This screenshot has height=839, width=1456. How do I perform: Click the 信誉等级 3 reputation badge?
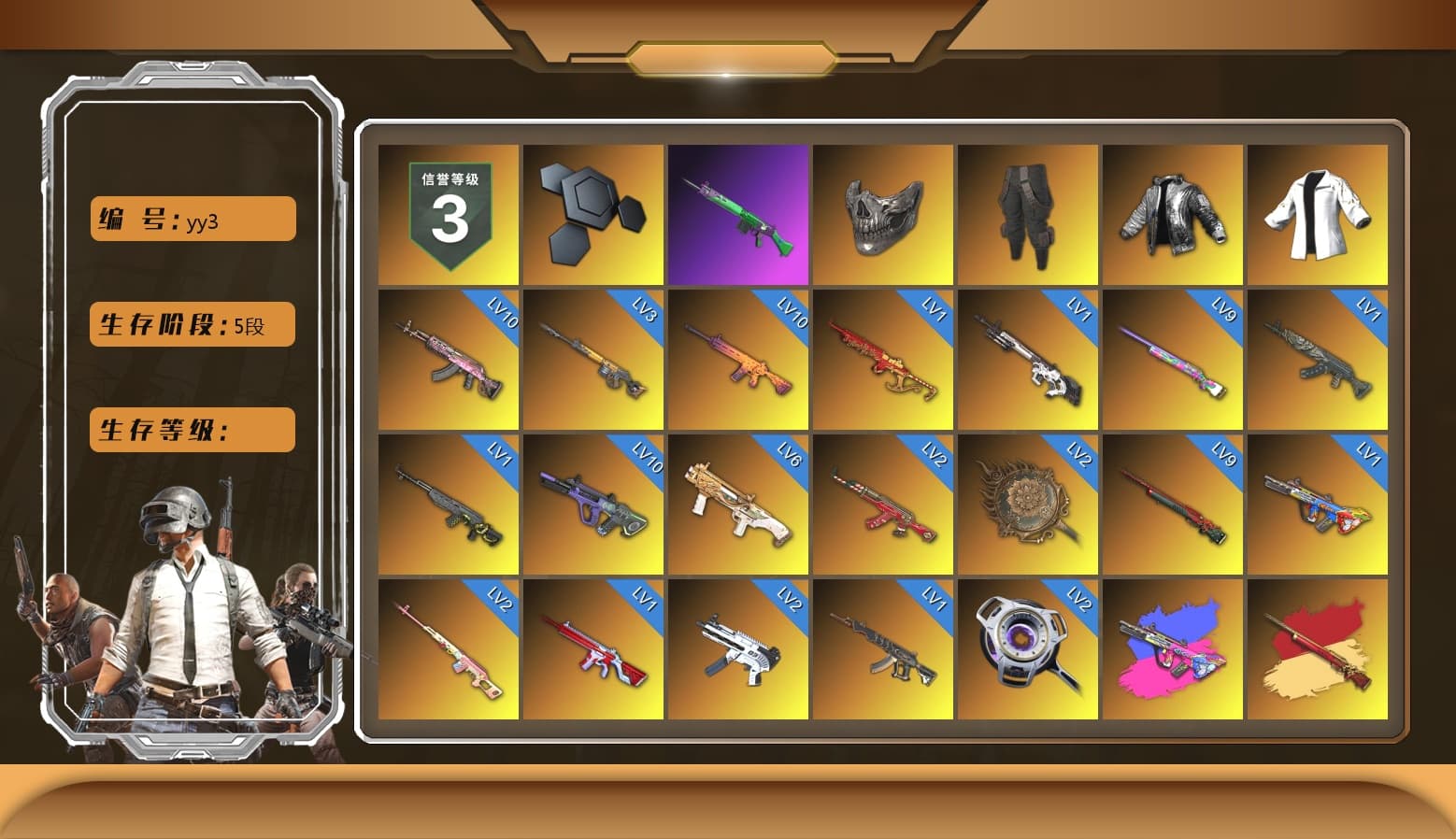[x=448, y=214]
